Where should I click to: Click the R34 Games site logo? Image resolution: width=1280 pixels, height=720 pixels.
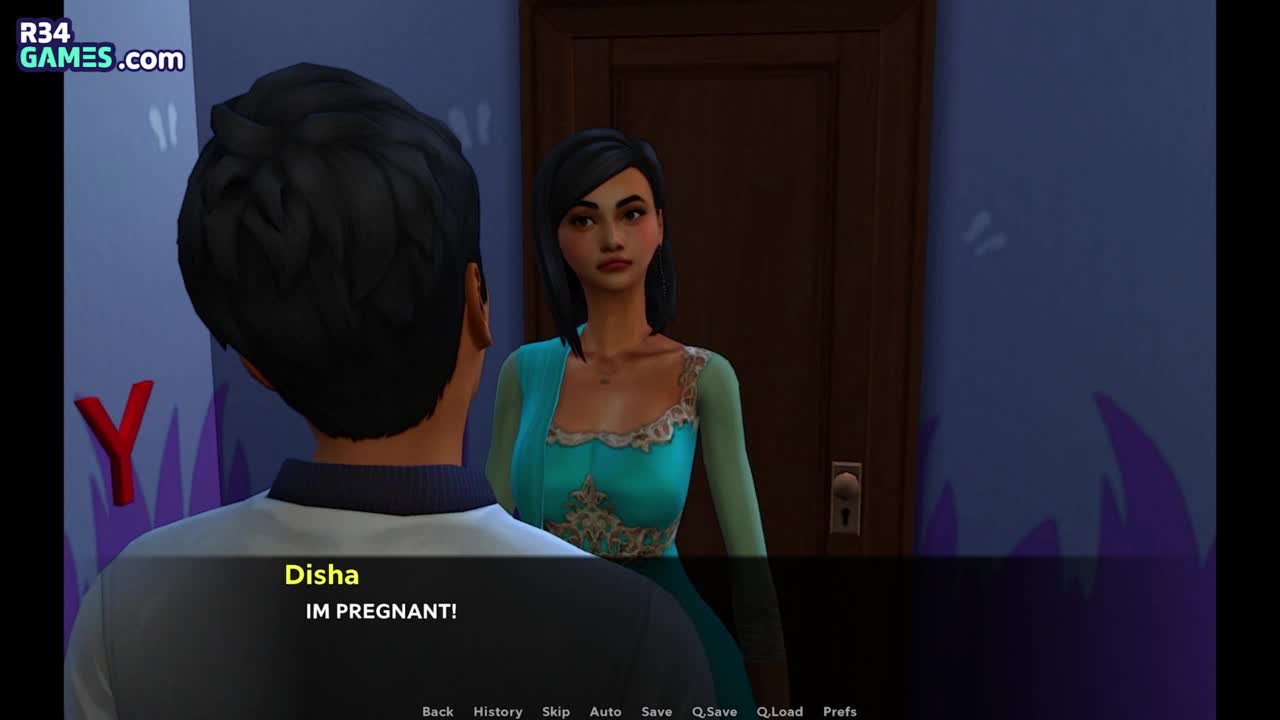(x=101, y=46)
